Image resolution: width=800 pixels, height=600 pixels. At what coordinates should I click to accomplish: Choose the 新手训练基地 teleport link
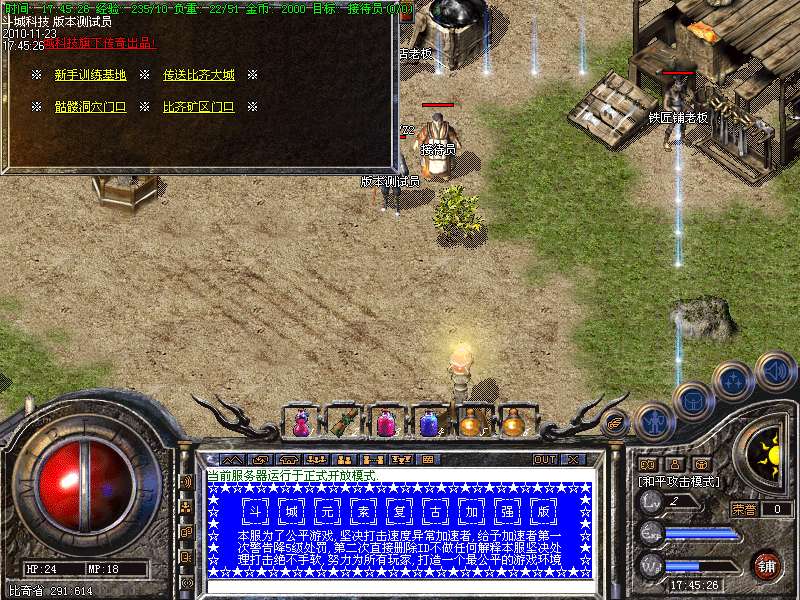(x=90, y=75)
